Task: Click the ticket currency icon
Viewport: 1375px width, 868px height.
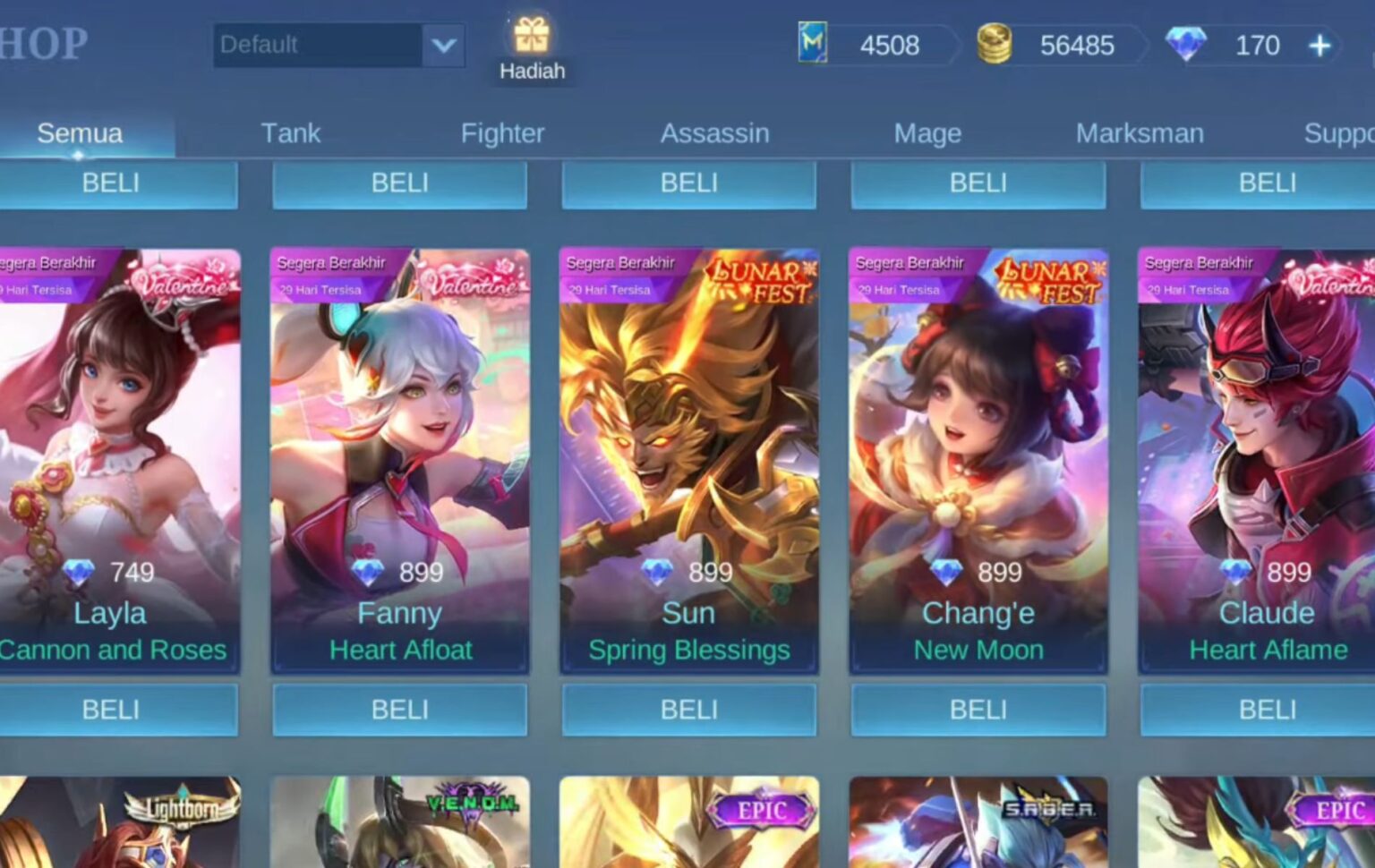Action: tap(813, 43)
